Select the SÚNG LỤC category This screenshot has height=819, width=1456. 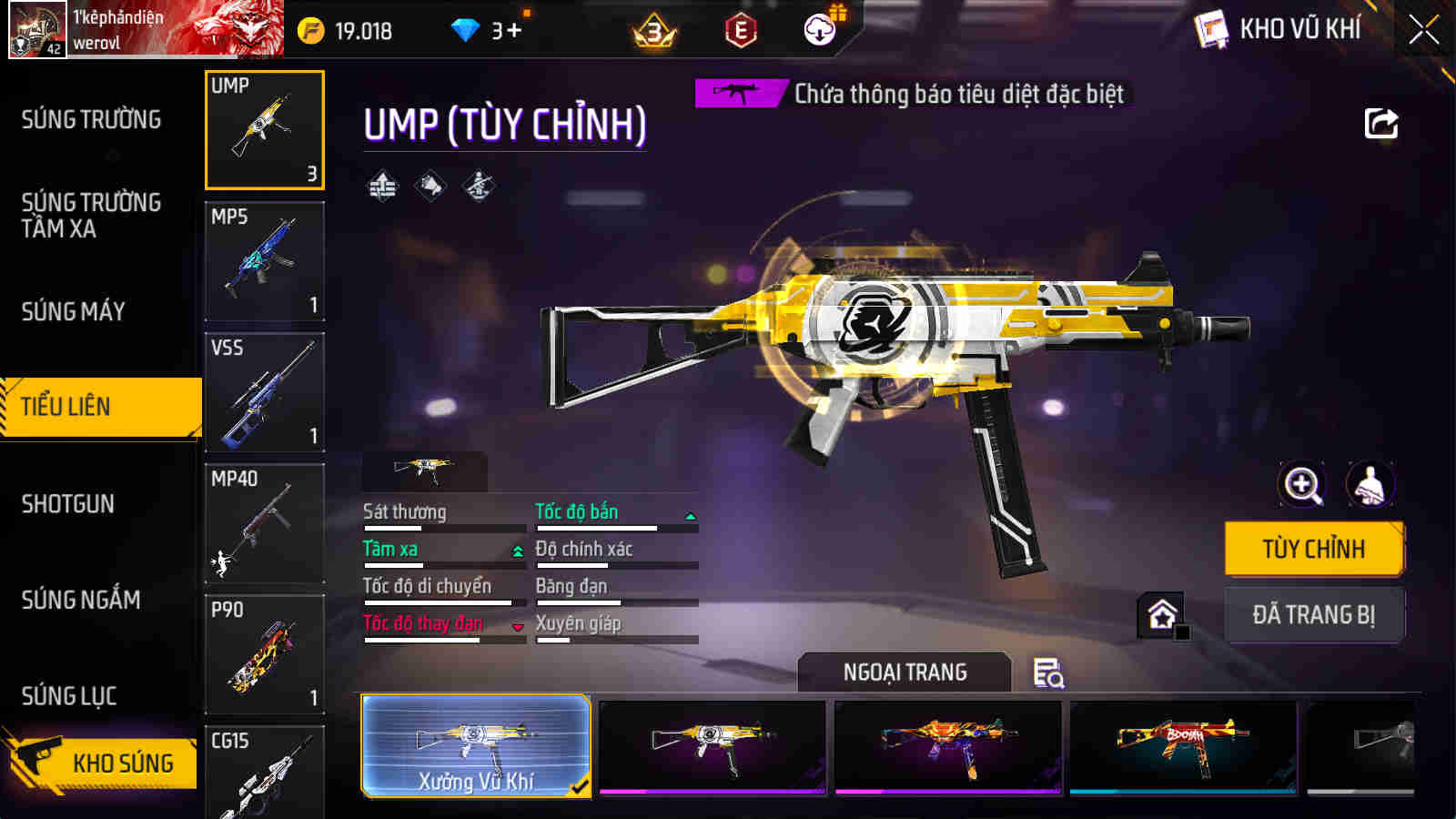tap(69, 696)
